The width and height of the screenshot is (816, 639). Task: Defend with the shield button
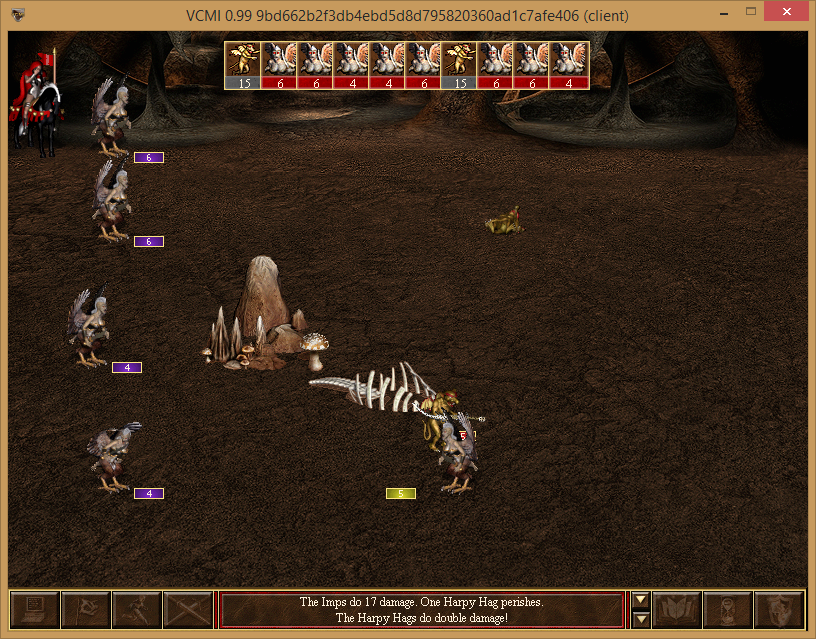(x=779, y=608)
